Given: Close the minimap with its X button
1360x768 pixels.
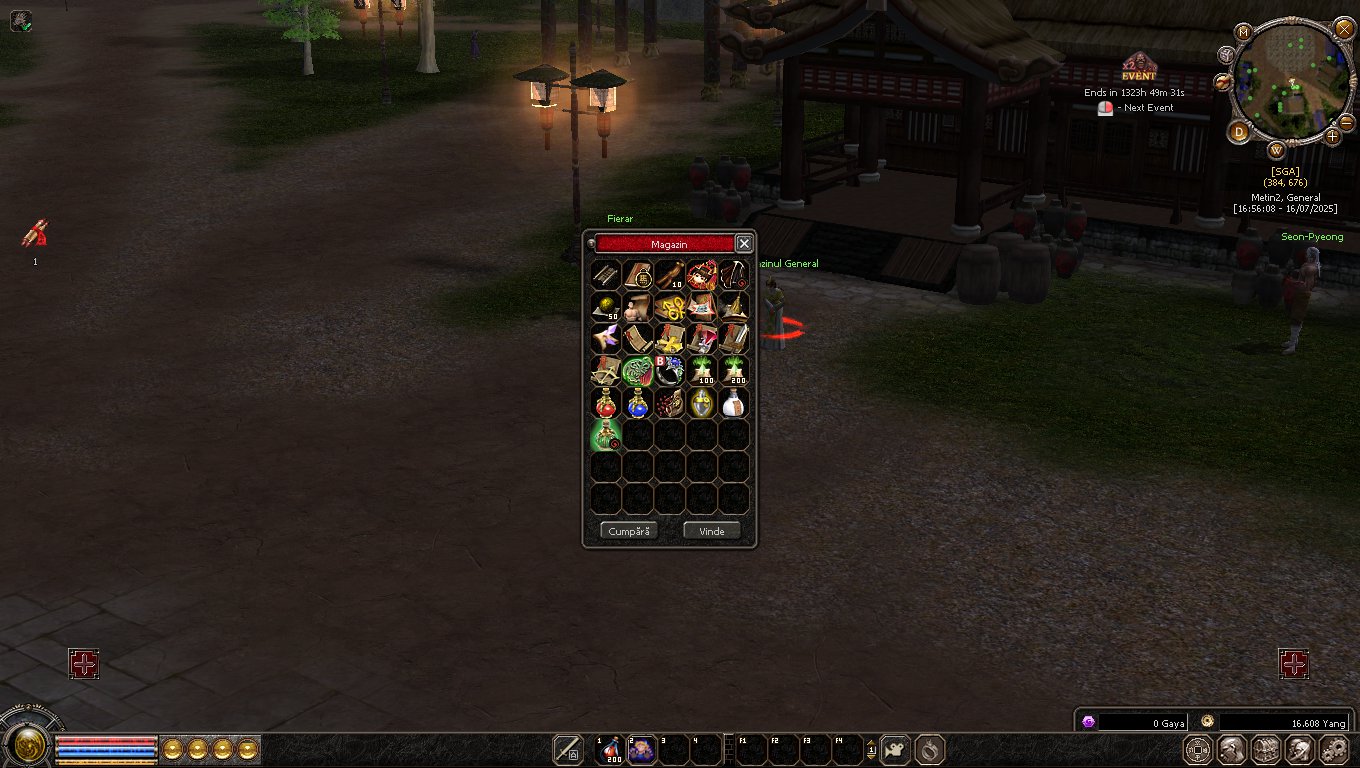Looking at the screenshot, I should click(x=1344, y=28).
